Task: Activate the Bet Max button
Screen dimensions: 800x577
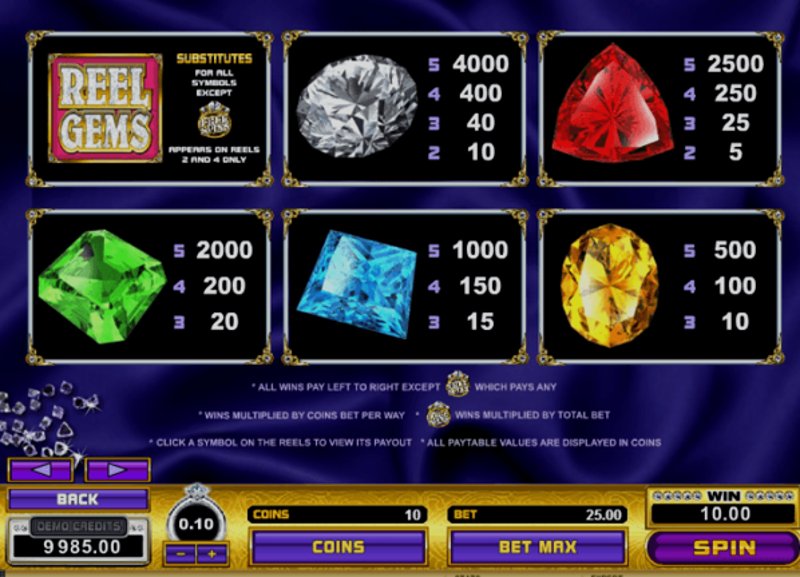Action: (x=537, y=547)
